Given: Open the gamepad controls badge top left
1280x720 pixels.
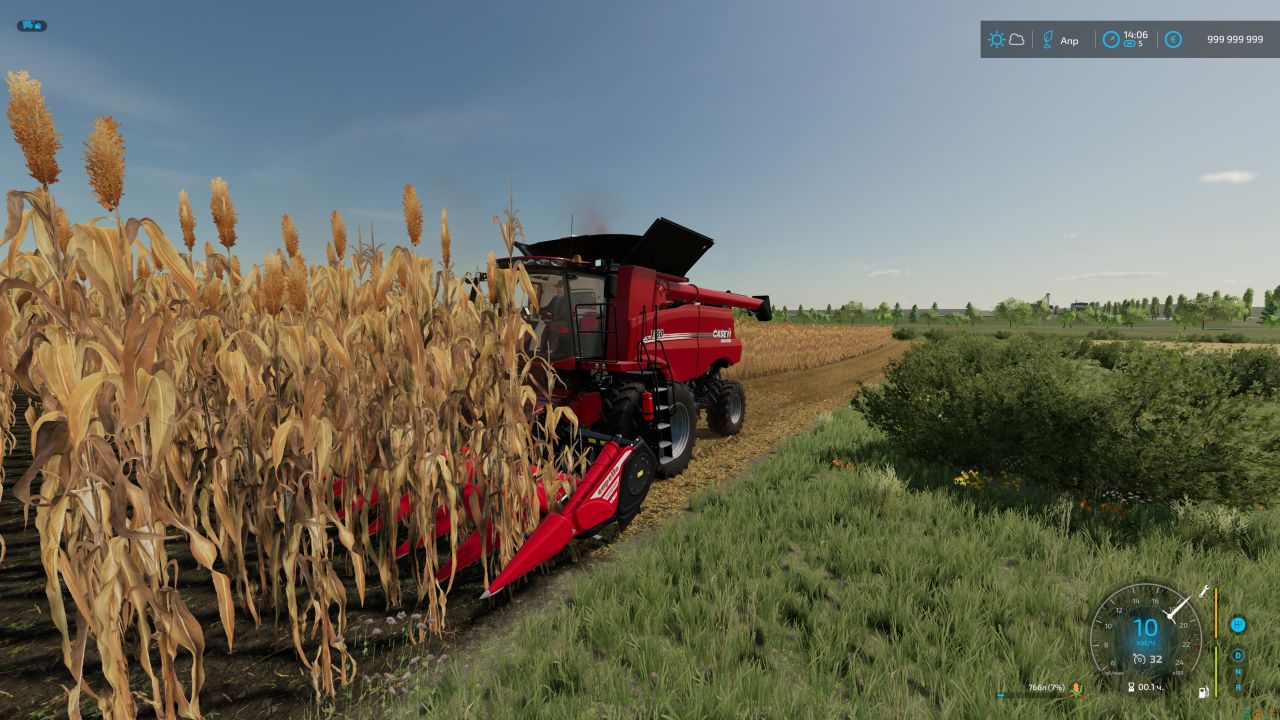Looking at the screenshot, I should 27,25.
